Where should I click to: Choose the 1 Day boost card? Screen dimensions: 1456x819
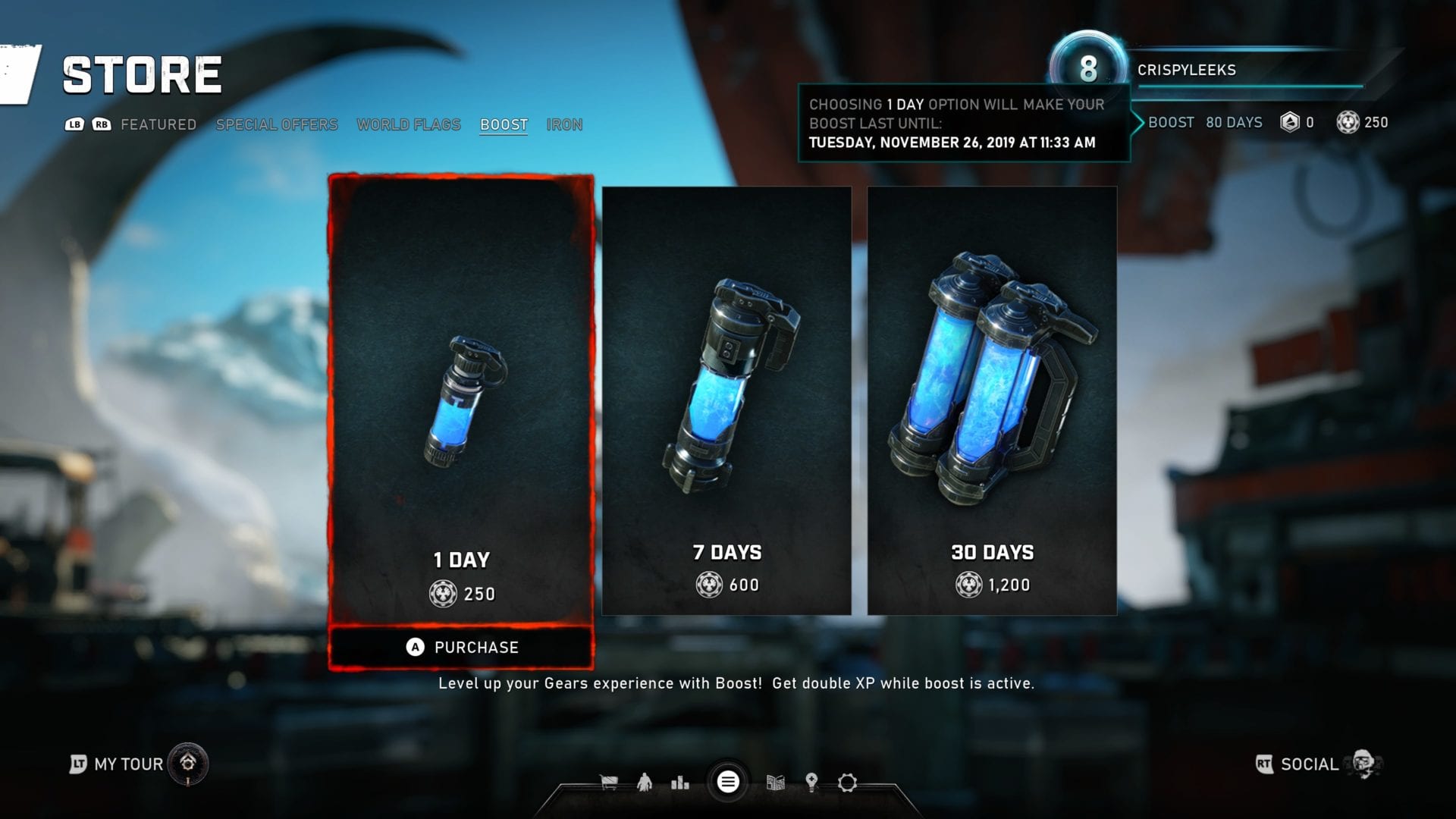pyautogui.click(x=461, y=402)
